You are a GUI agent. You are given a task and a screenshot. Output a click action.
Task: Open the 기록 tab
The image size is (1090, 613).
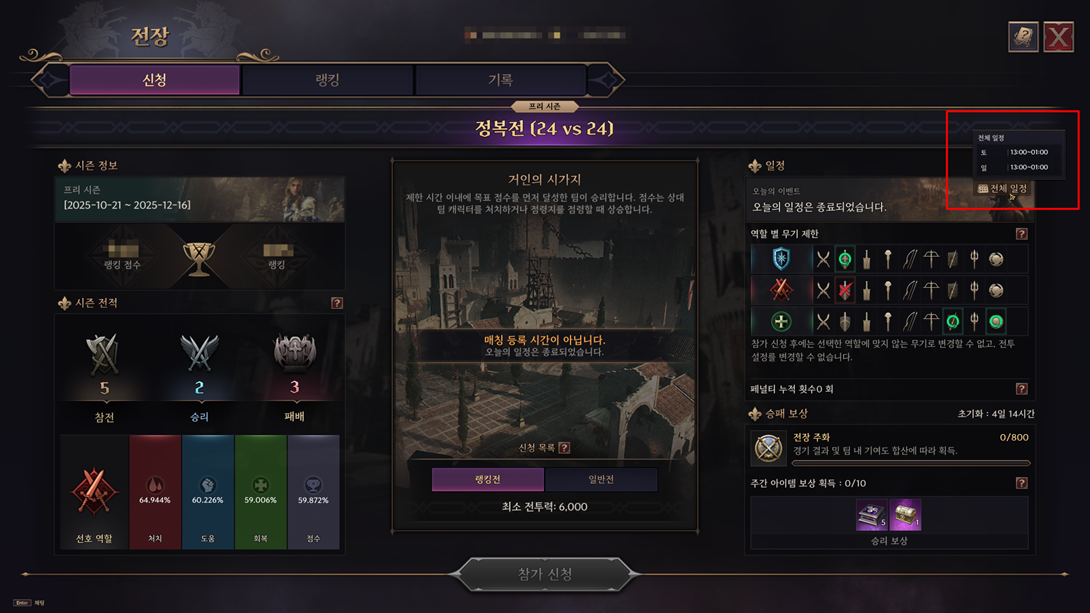(499, 80)
